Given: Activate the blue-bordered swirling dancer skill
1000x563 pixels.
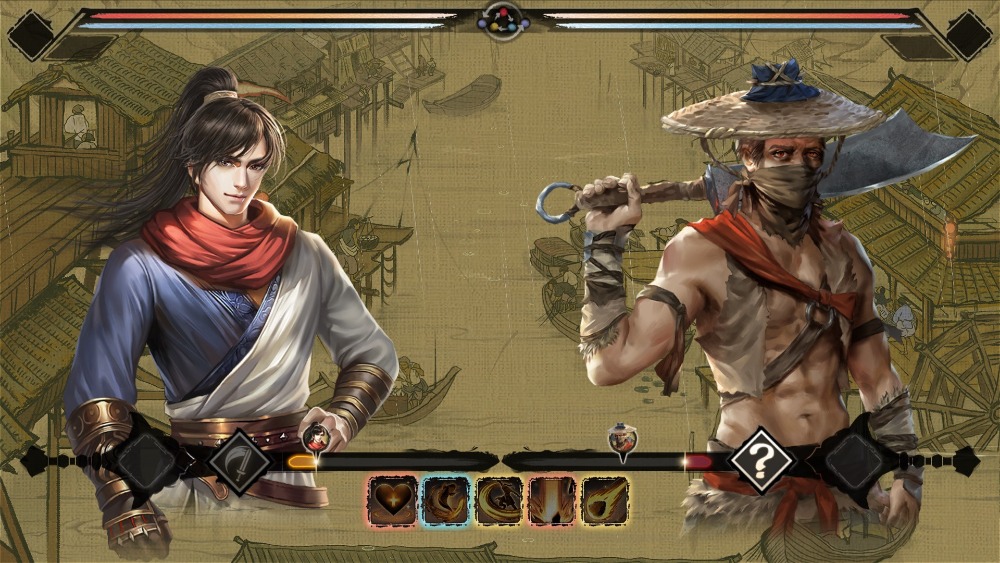Looking at the screenshot, I should 446,500.
